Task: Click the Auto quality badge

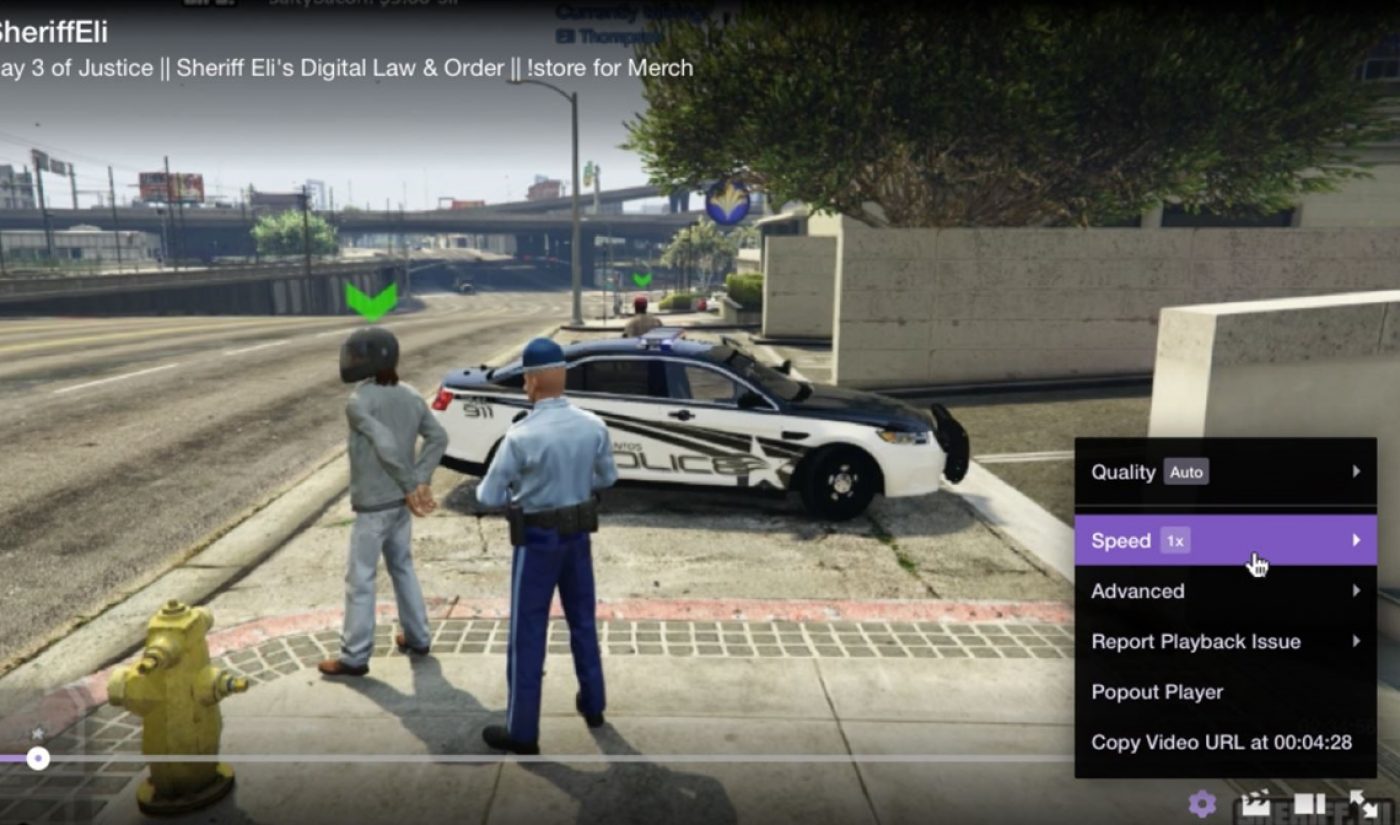Action: point(1186,472)
